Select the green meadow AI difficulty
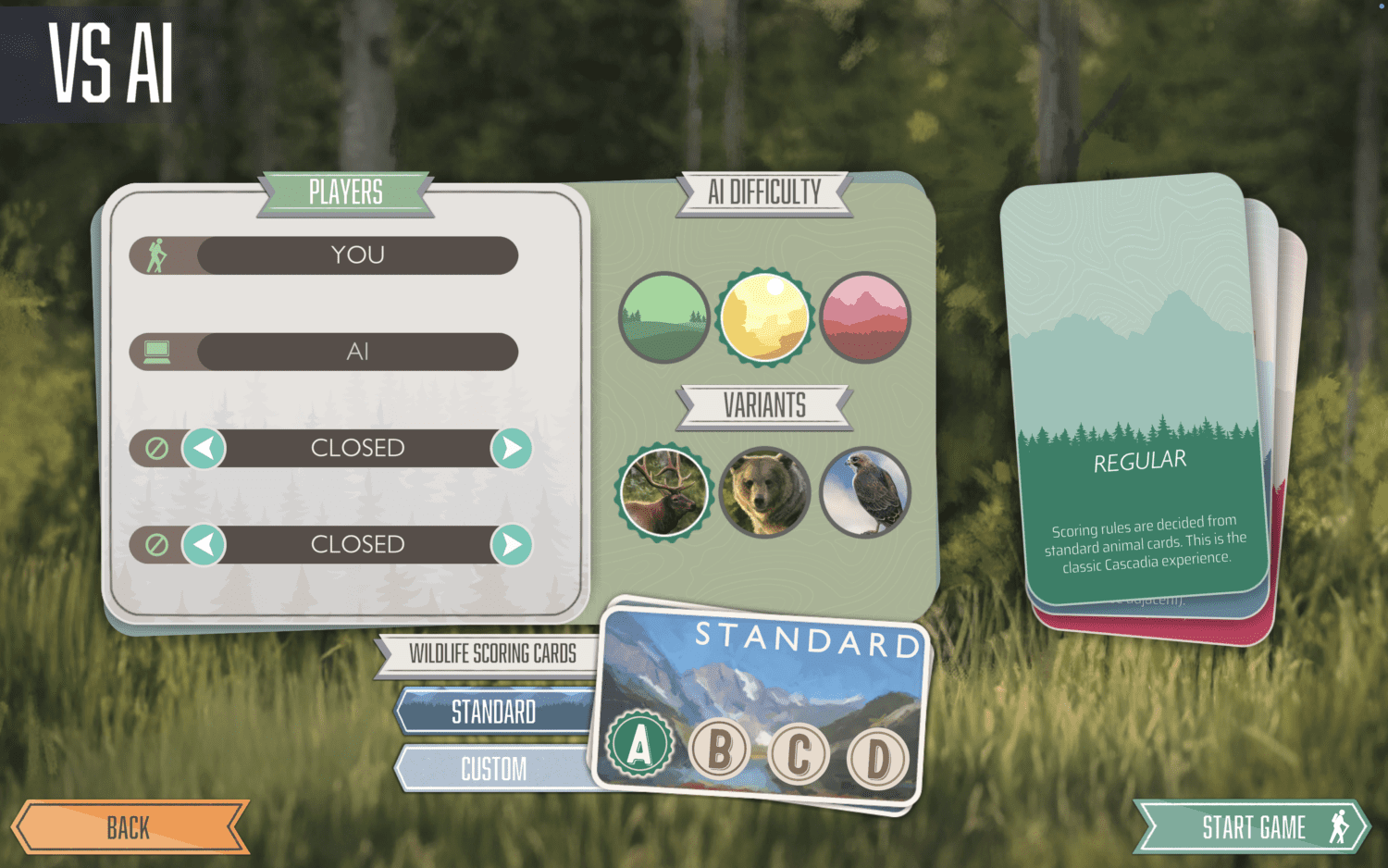This screenshot has height=868, width=1388. 663,317
